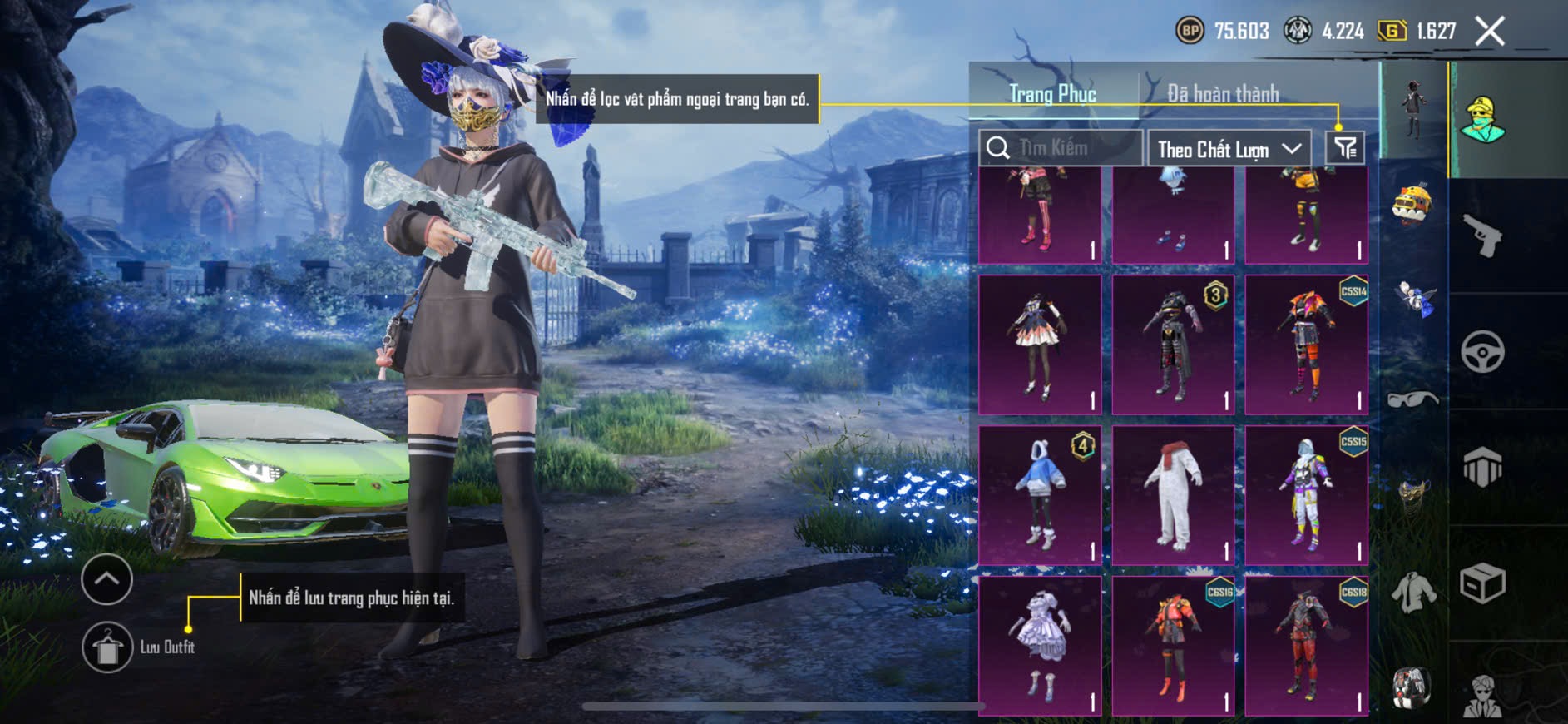
Task: Select the sunglasses accessory subcategory
Action: tap(1412, 400)
